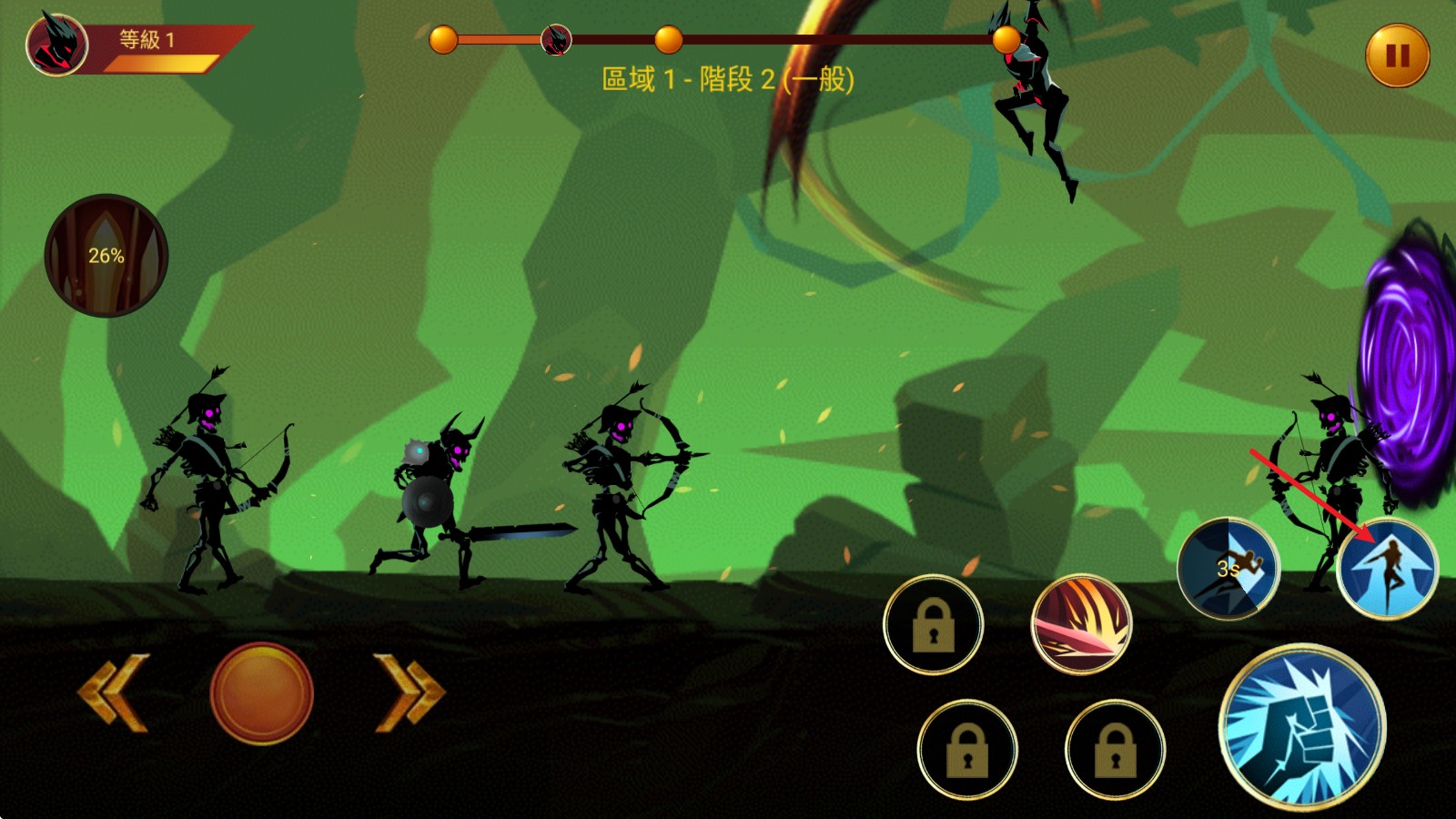Tap the right movement arrow
The width and height of the screenshot is (1456, 819).
pos(409,693)
